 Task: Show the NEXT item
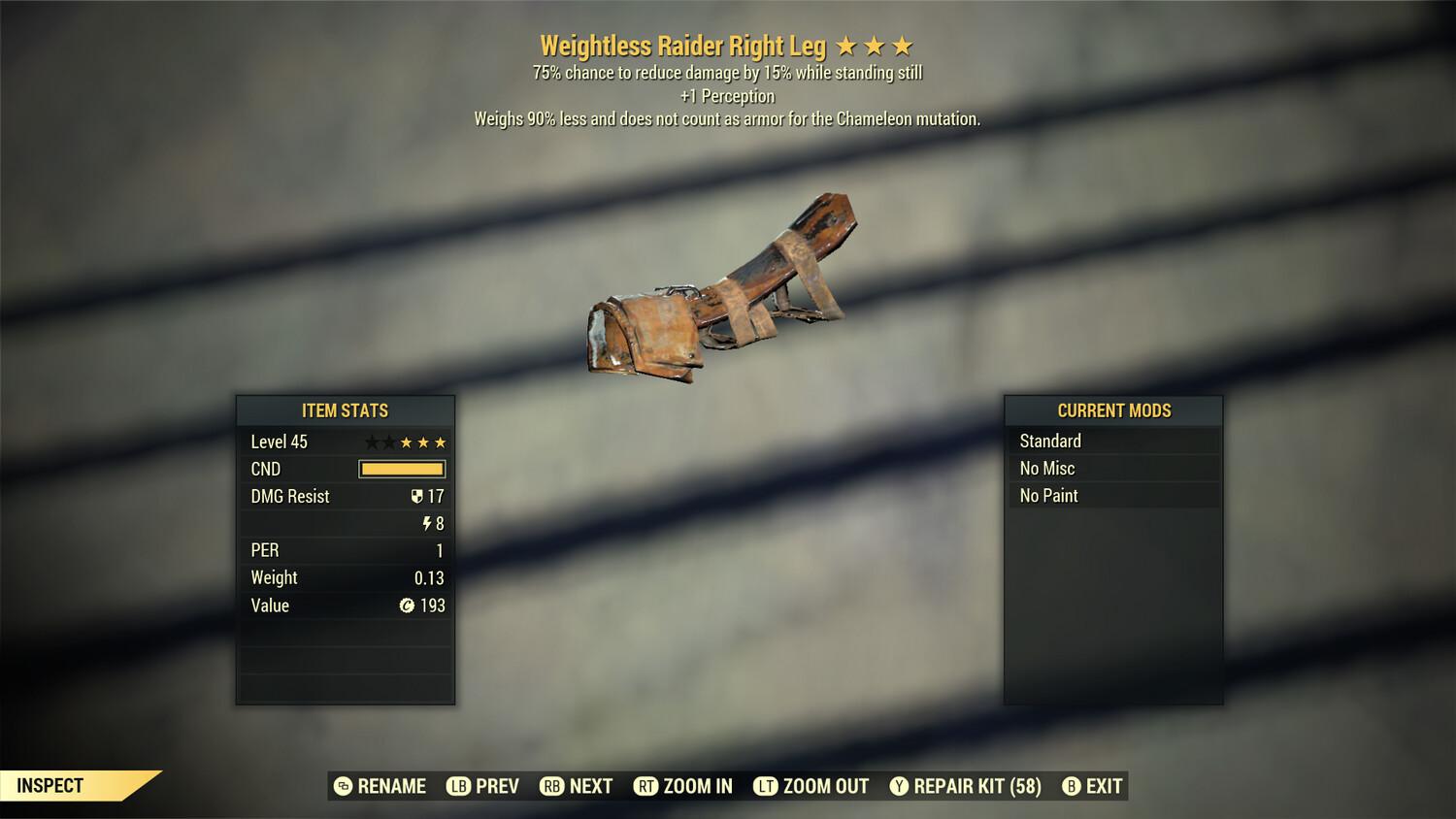point(577,786)
